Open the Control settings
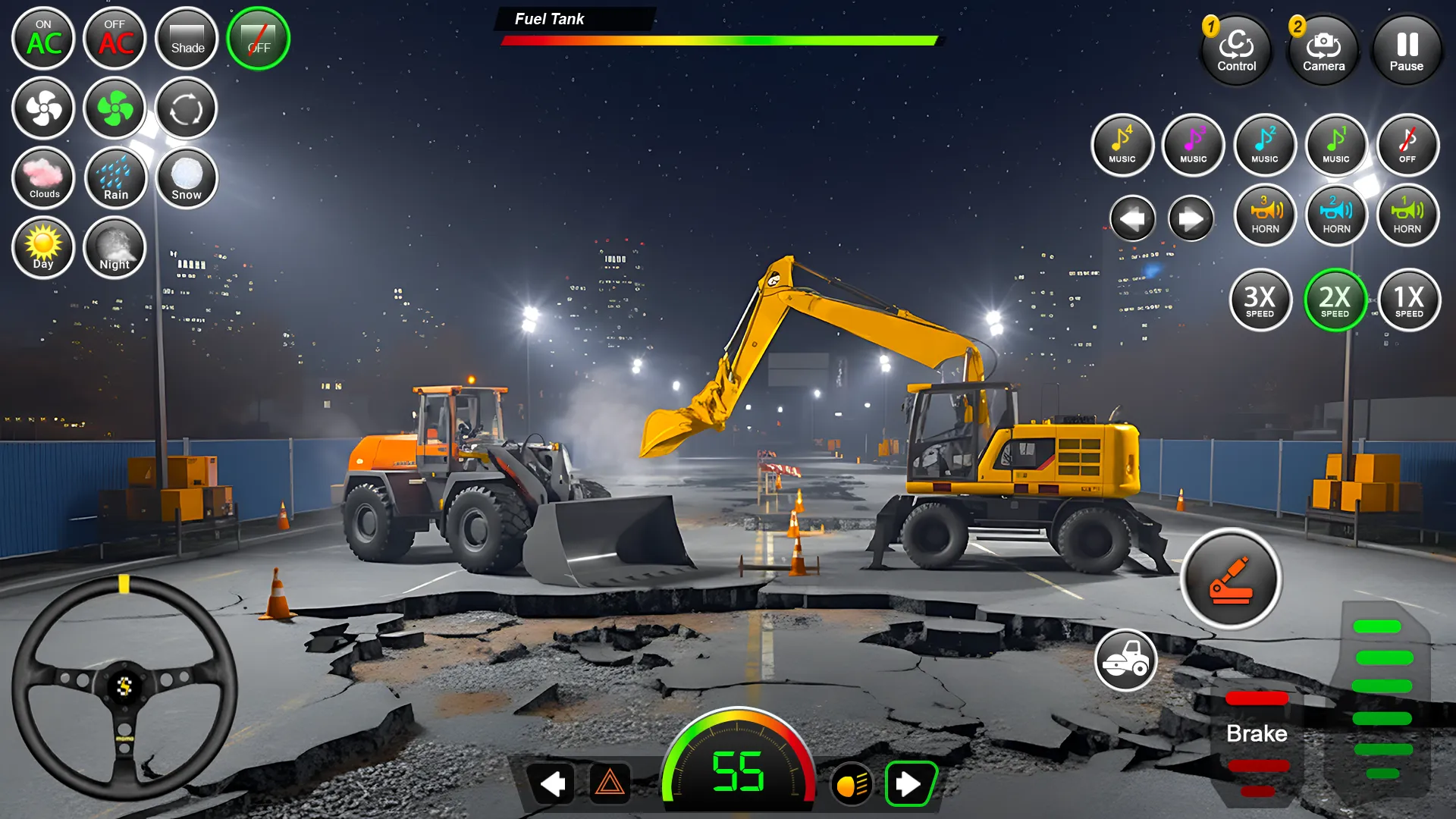 (x=1236, y=49)
